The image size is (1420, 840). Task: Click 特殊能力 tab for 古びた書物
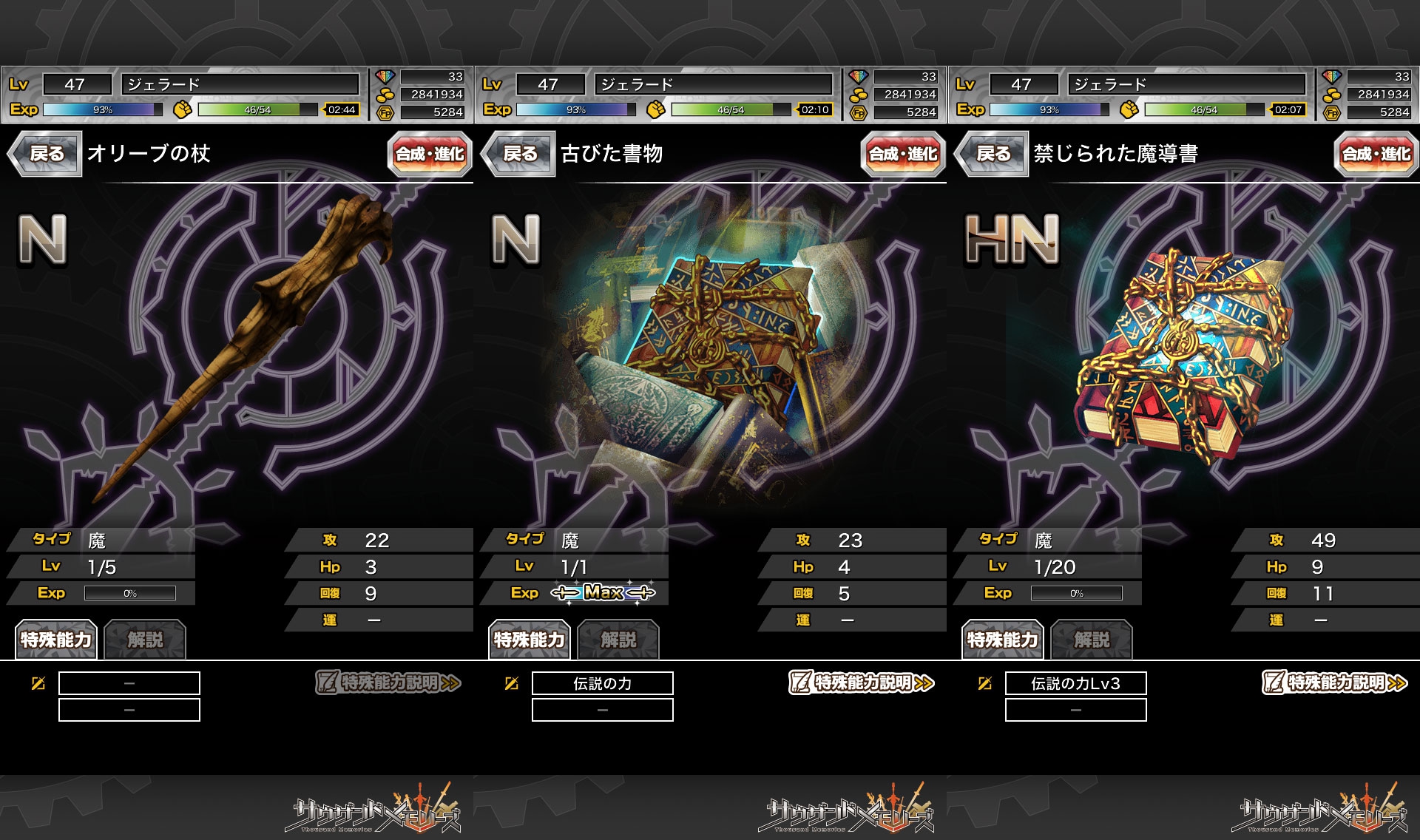pyautogui.click(x=530, y=640)
